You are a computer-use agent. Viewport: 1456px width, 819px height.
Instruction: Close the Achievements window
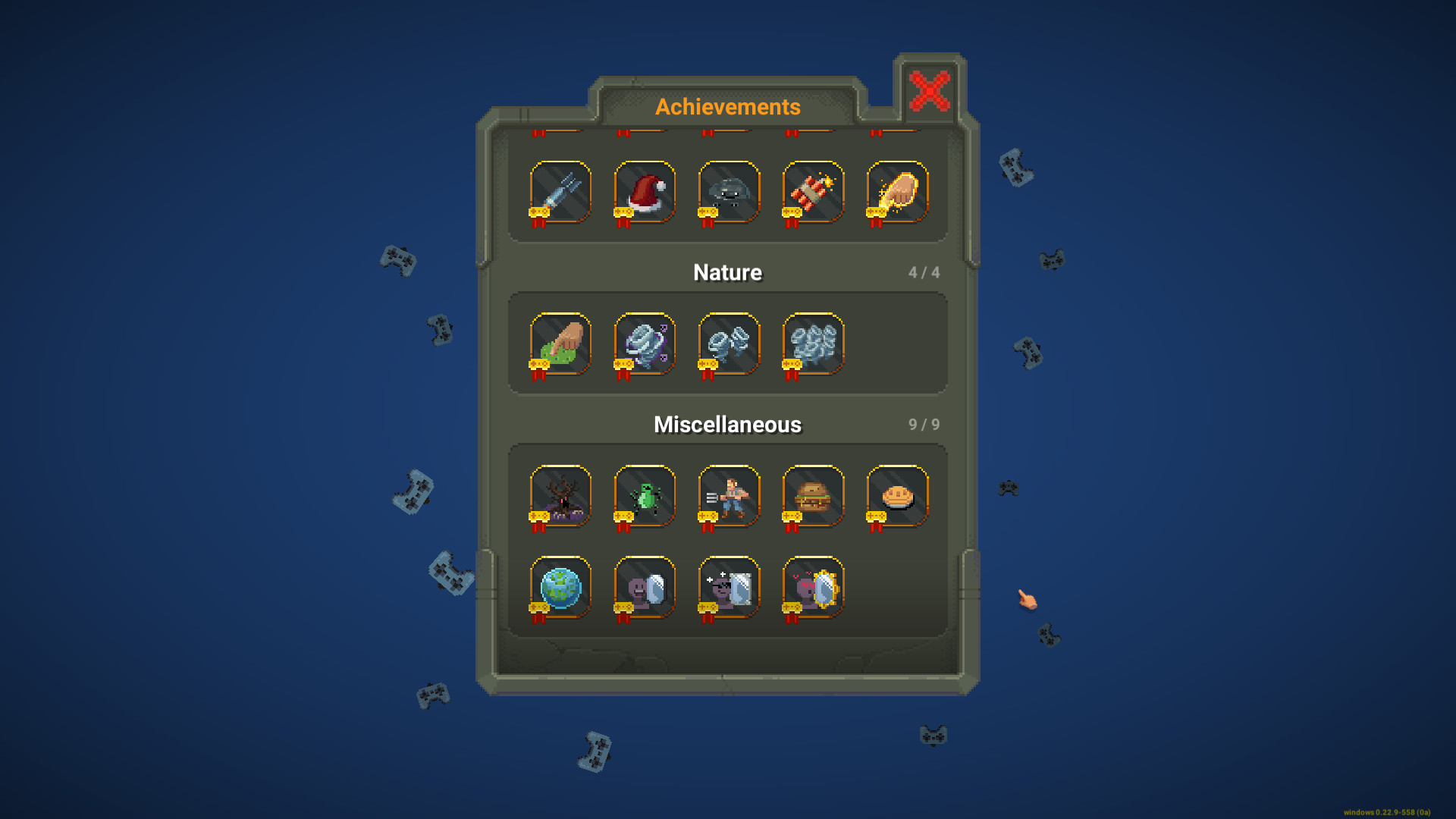pyautogui.click(x=929, y=90)
